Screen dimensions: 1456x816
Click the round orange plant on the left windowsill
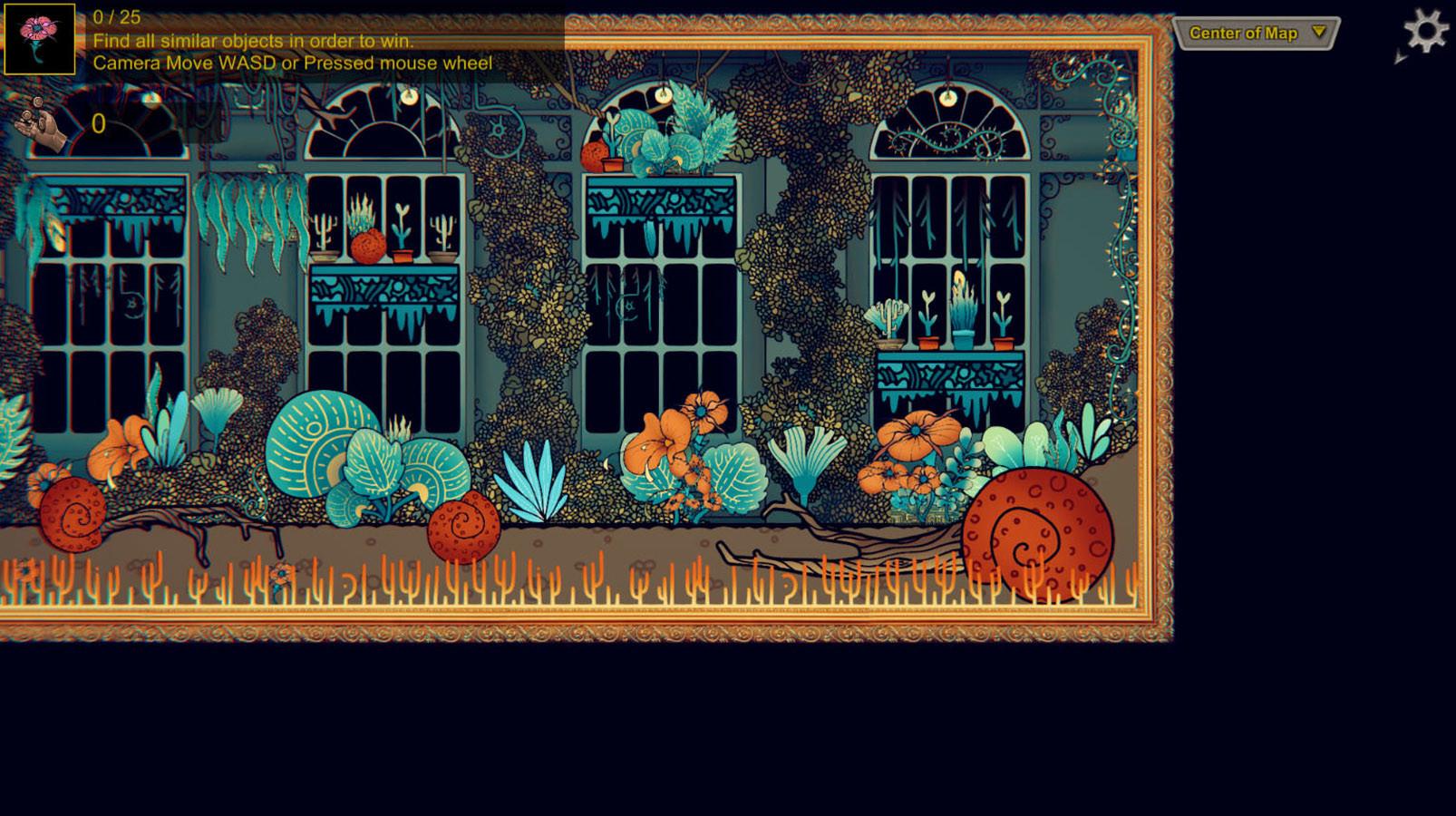[x=367, y=245]
